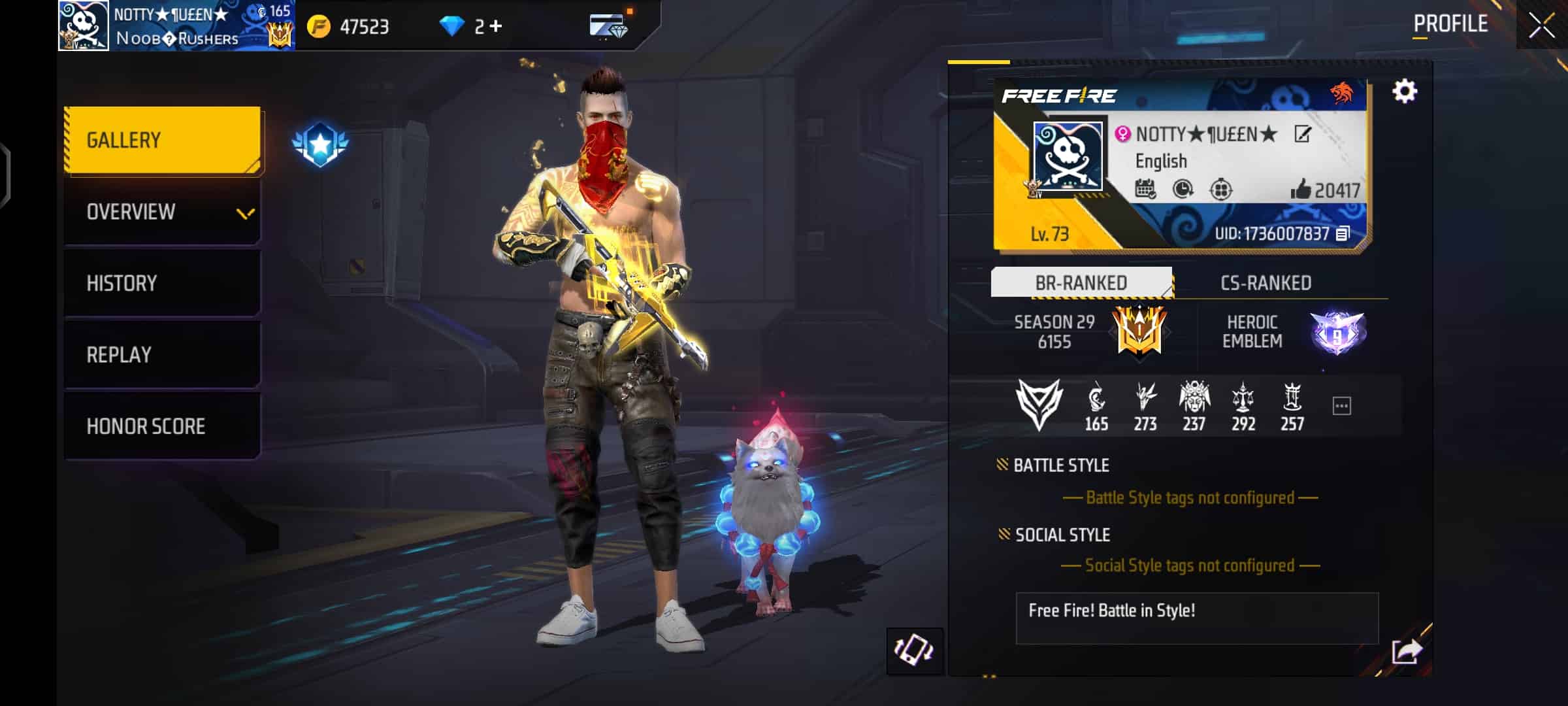This screenshot has height=706, width=1568.
Task: Expand the Overview section
Action: (162, 212)
